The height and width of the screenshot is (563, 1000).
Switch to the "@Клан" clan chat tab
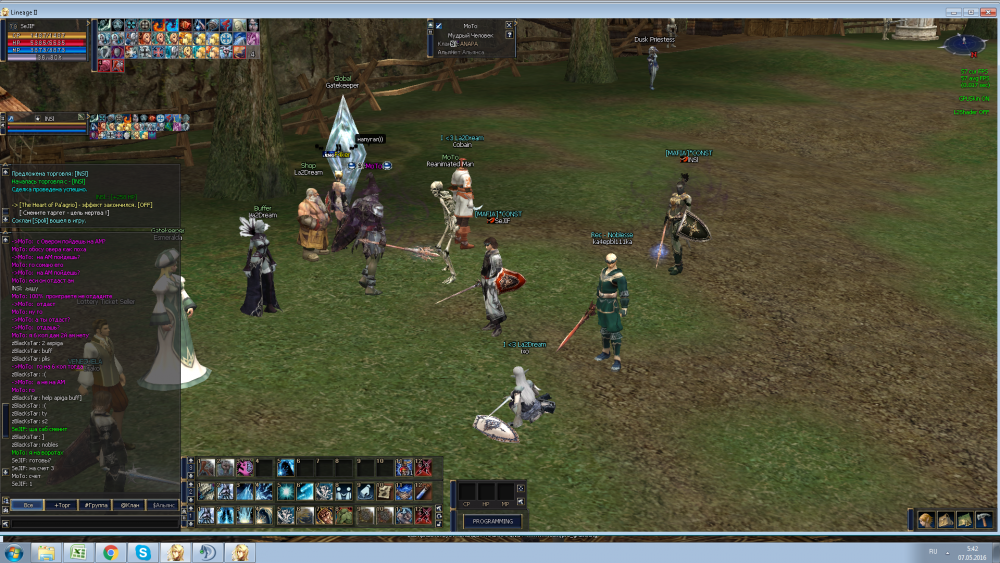click(129, 505)
